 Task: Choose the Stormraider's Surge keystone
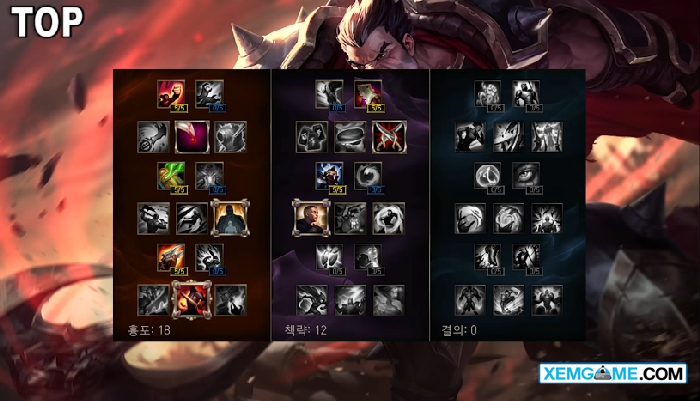point(310,297)
